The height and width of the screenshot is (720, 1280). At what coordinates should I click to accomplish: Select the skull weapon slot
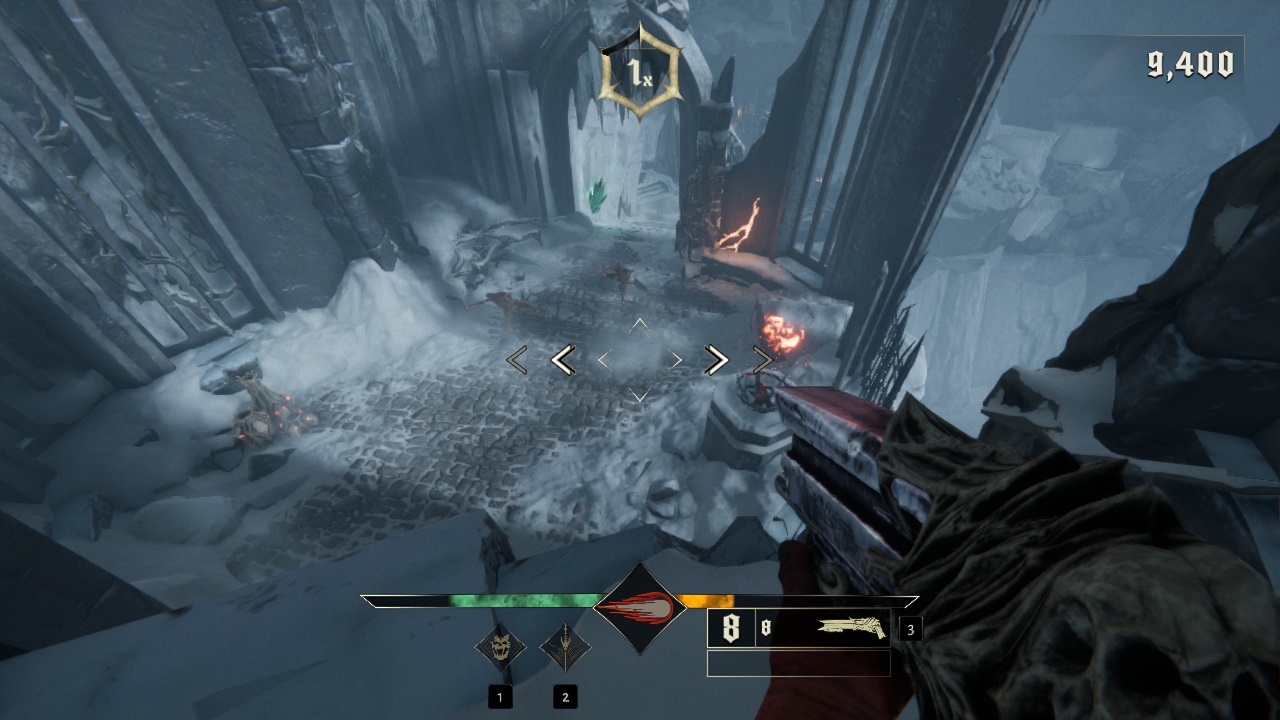pos(500,647)
